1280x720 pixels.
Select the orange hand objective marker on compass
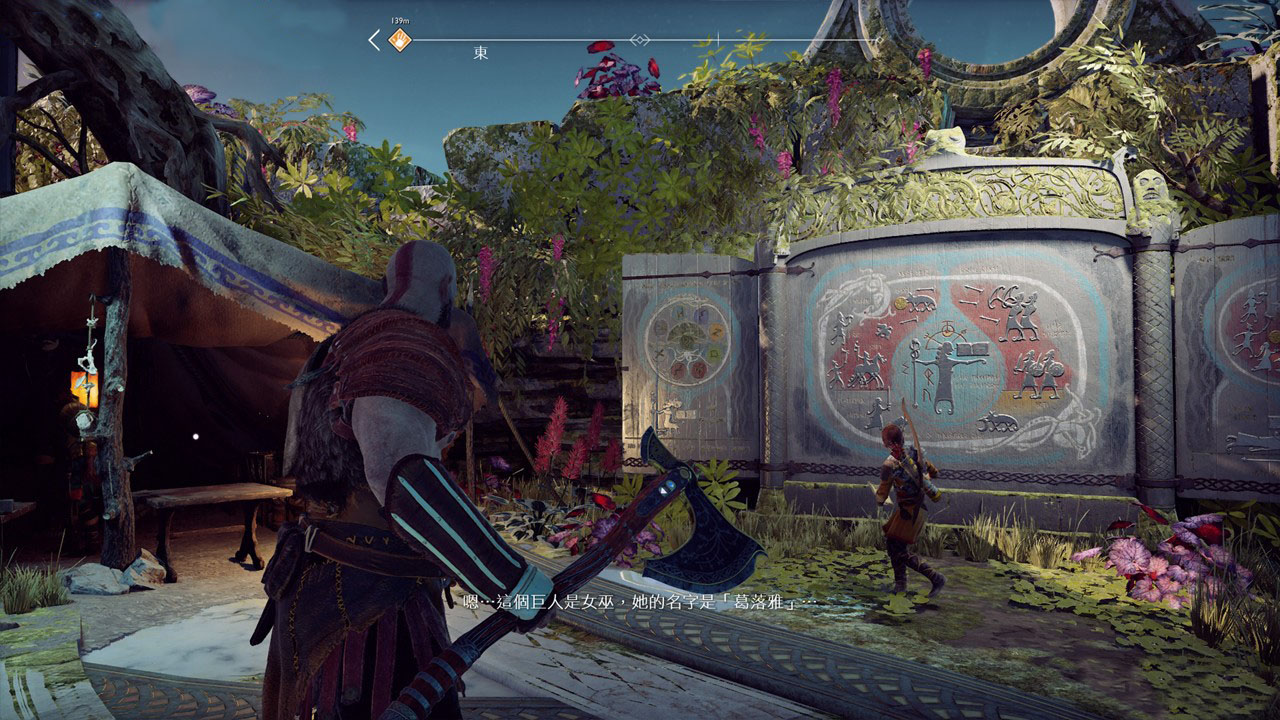click(400, 41)
